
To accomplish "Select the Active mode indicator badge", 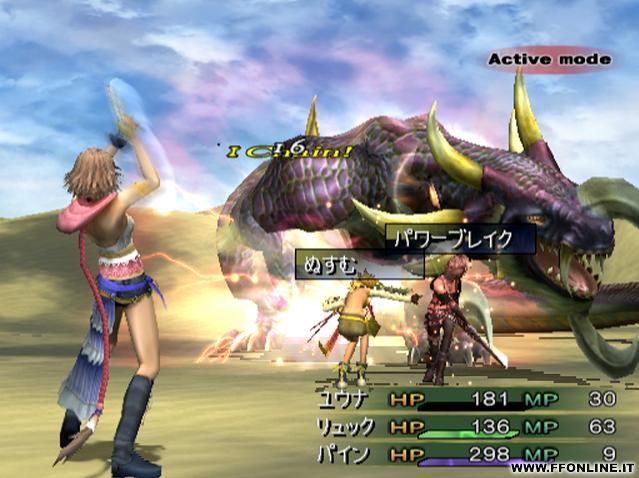I will pos(549,60).
